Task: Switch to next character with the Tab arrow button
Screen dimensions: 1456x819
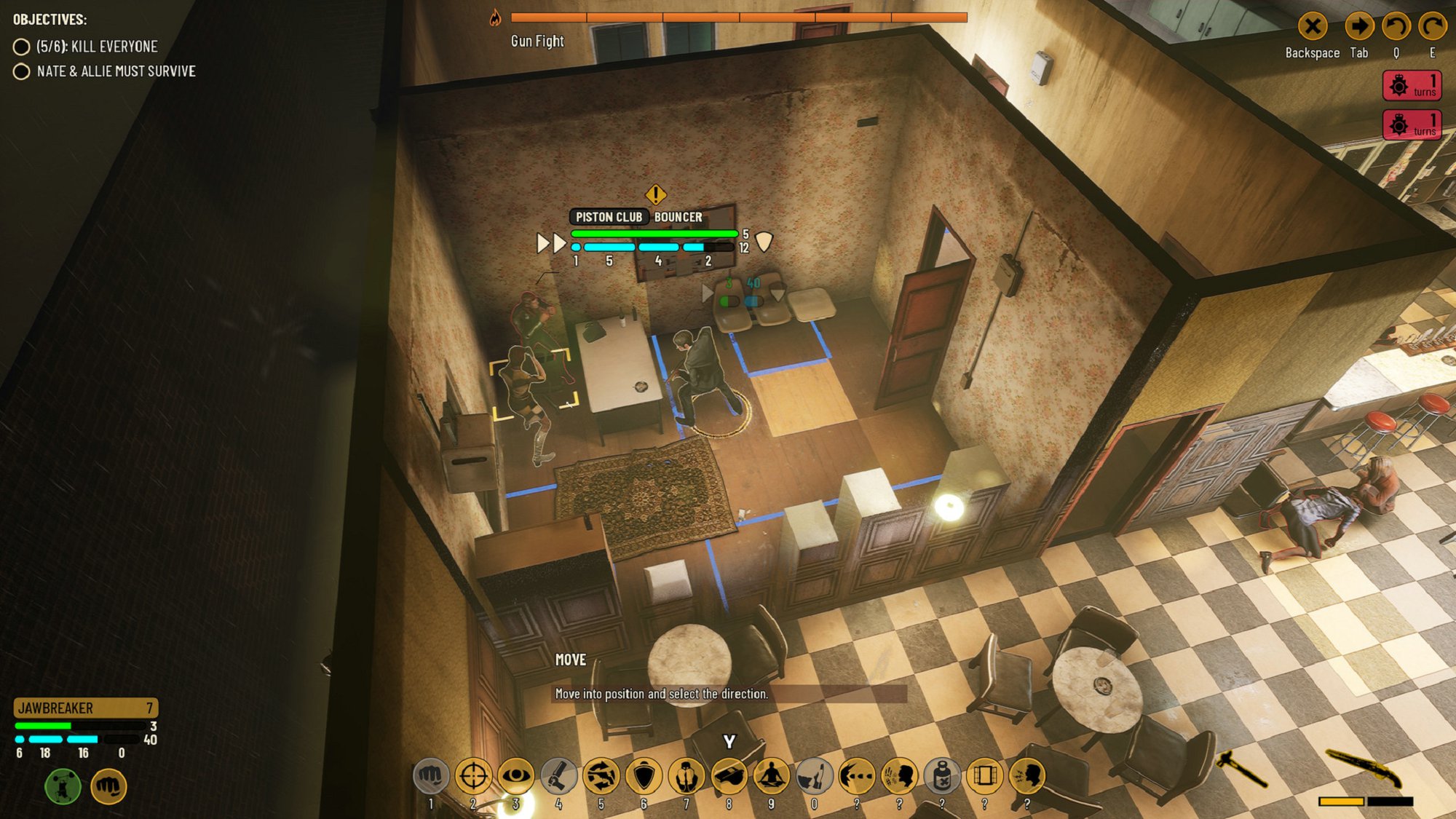Action: tap(1358, 26)
